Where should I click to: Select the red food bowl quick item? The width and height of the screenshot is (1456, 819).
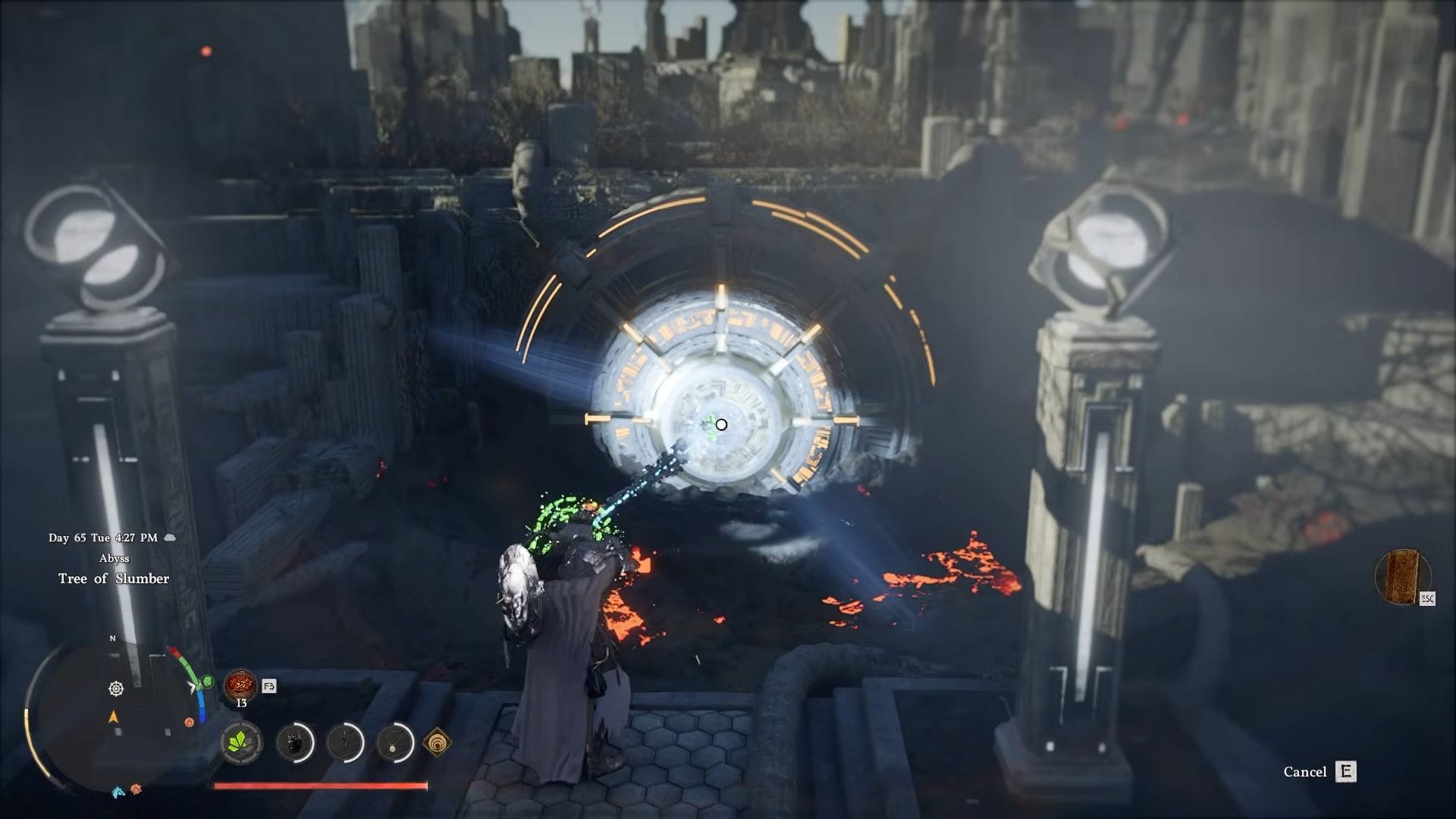click(240, 685)
